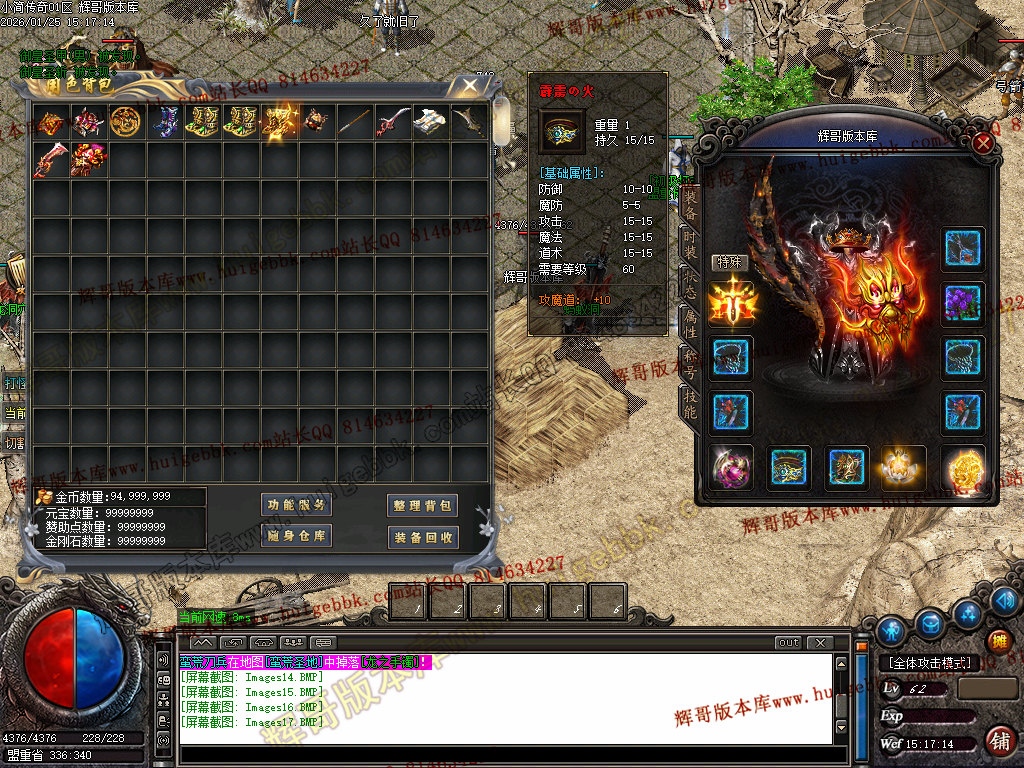Show the 属性 attributes tab
This screenshot has height=768, width=1024.
pyautogui.click(x=689, y=322)
